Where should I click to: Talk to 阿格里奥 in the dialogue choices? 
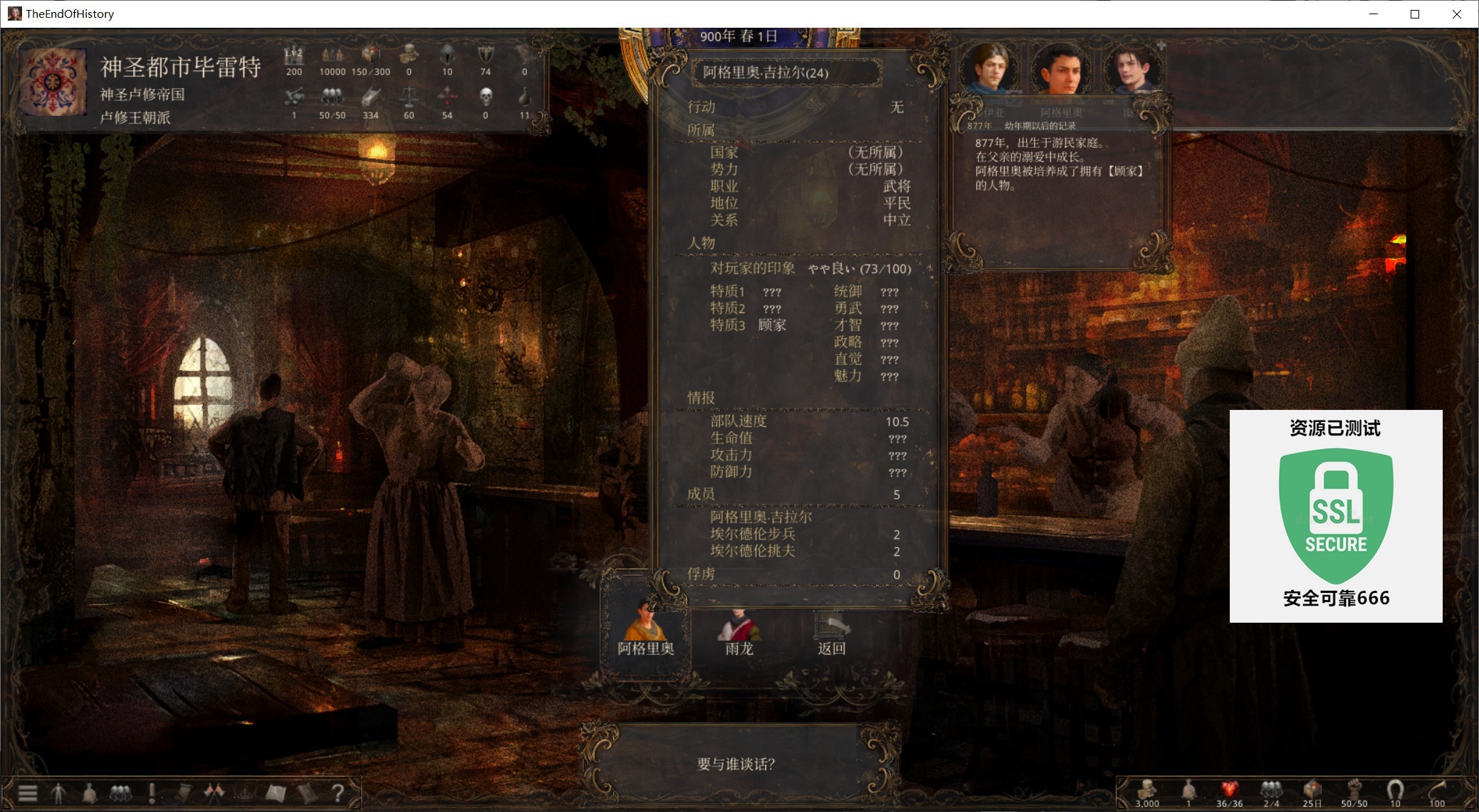645,628
